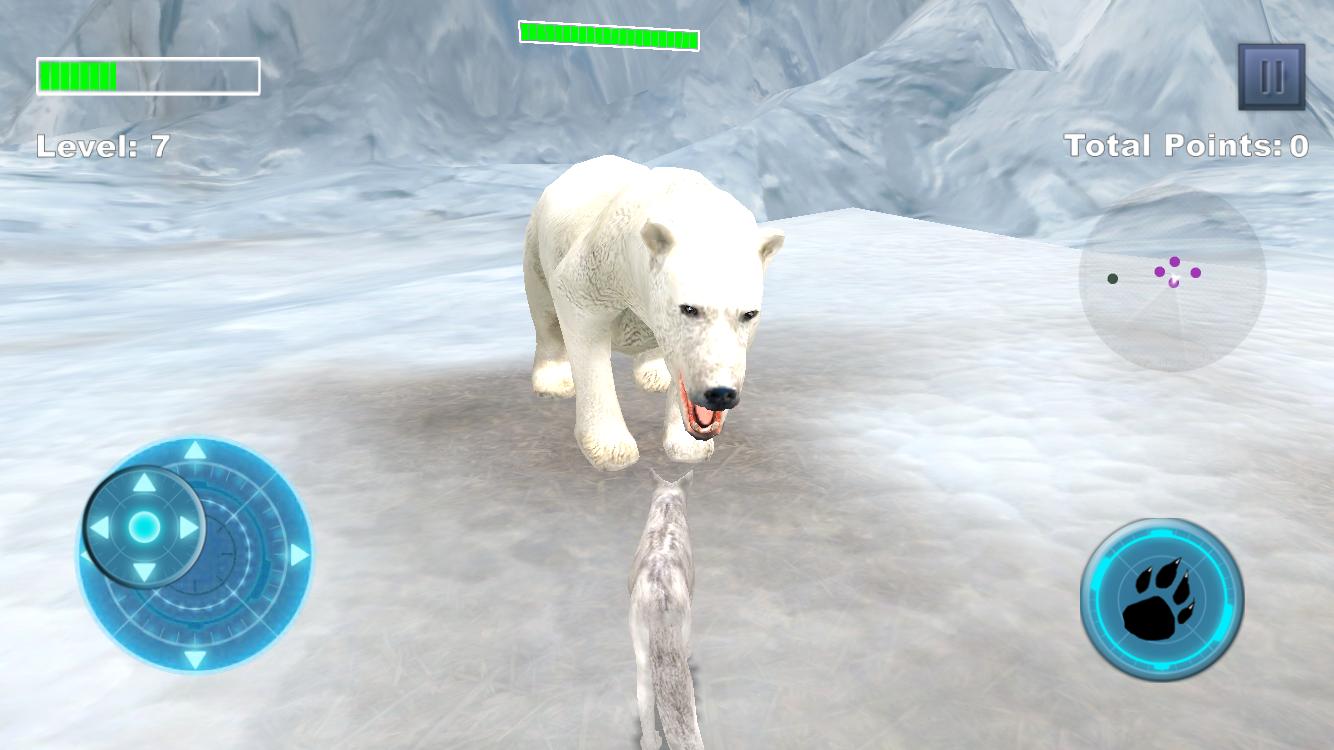Tap the paw attack button
This screenshot has width=1334, height=750.
[1157, 597]
